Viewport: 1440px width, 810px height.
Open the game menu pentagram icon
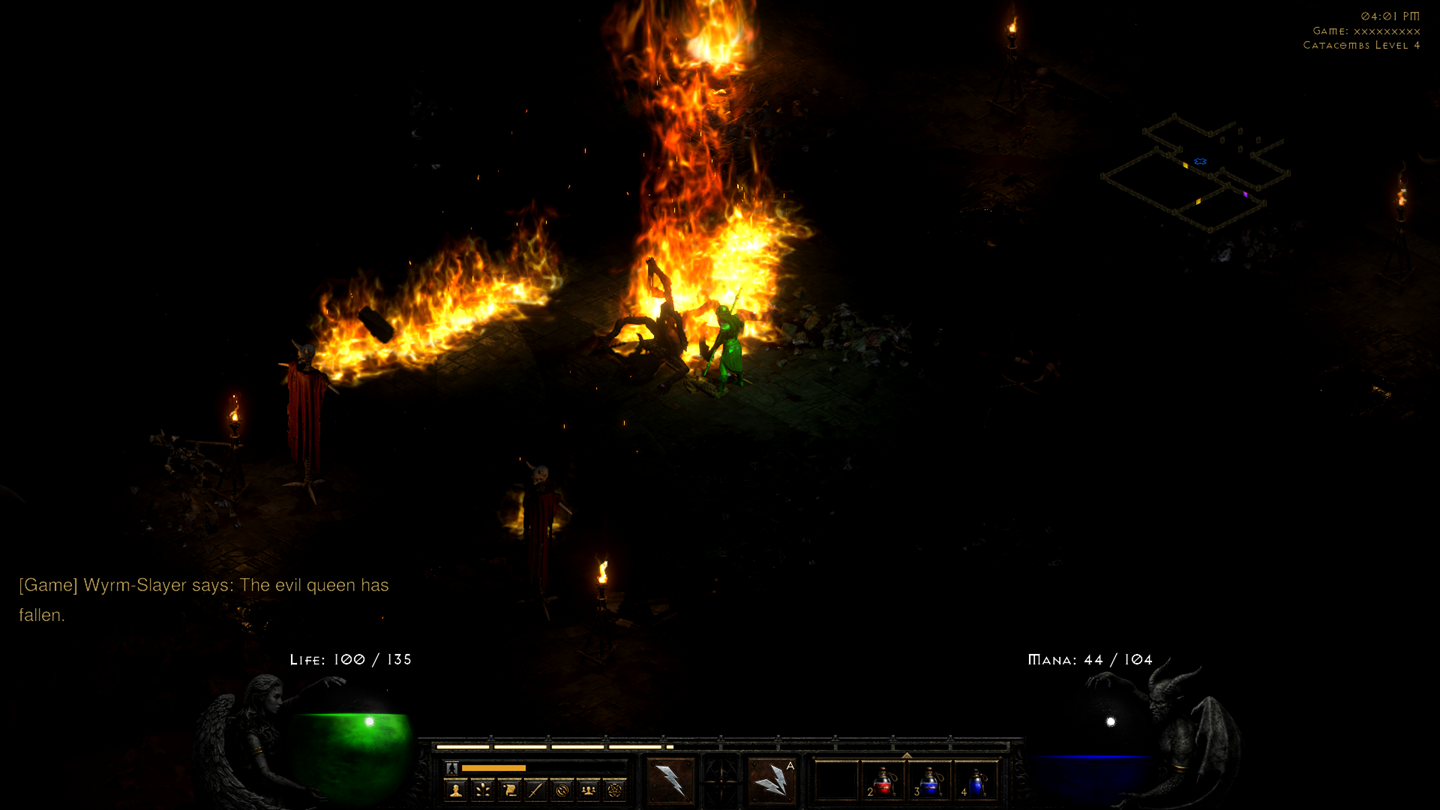(x=613, y=790)
